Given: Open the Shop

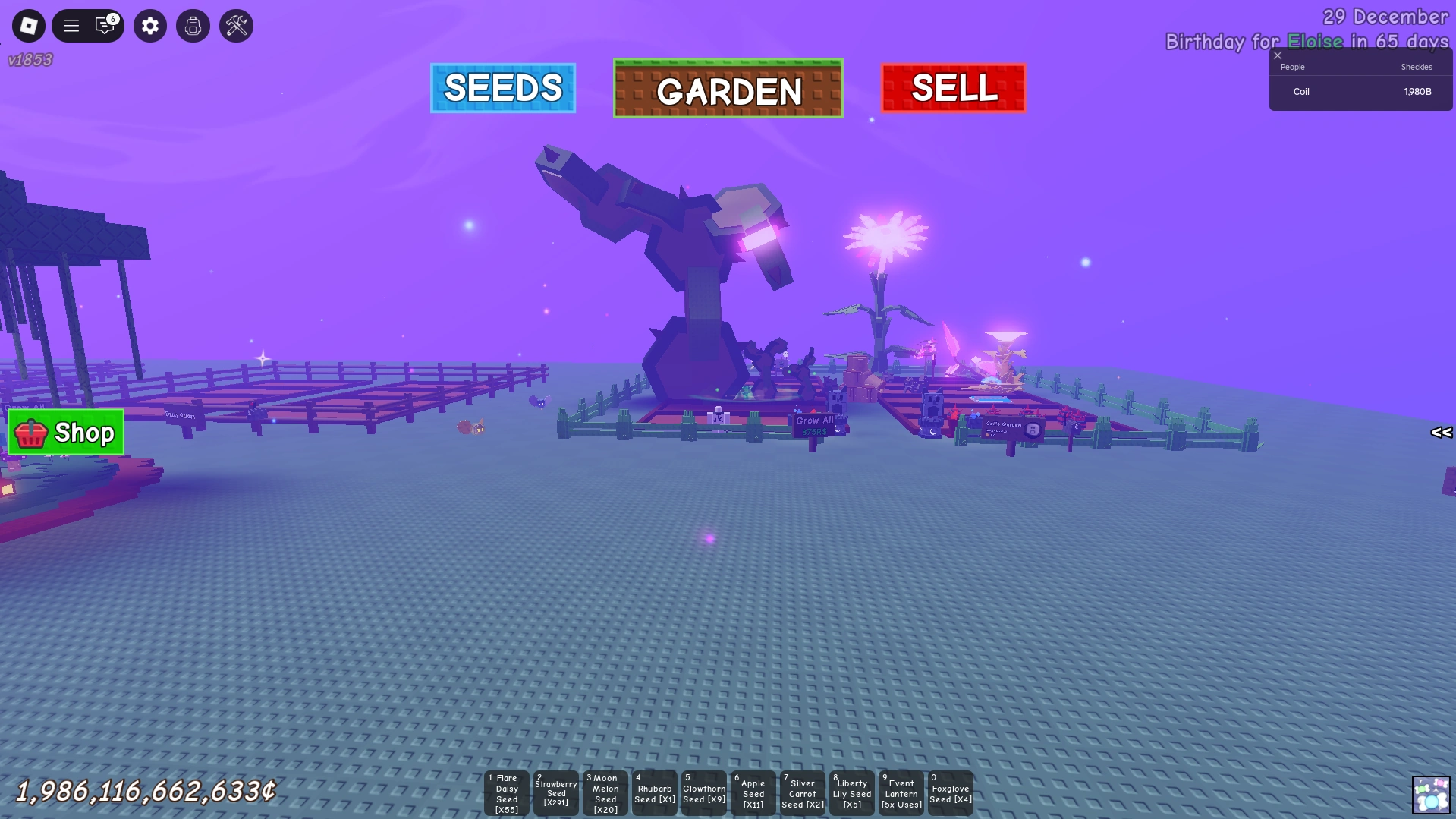Looking at the screenshot, I should pyautogui.click(x=64, y=433).
